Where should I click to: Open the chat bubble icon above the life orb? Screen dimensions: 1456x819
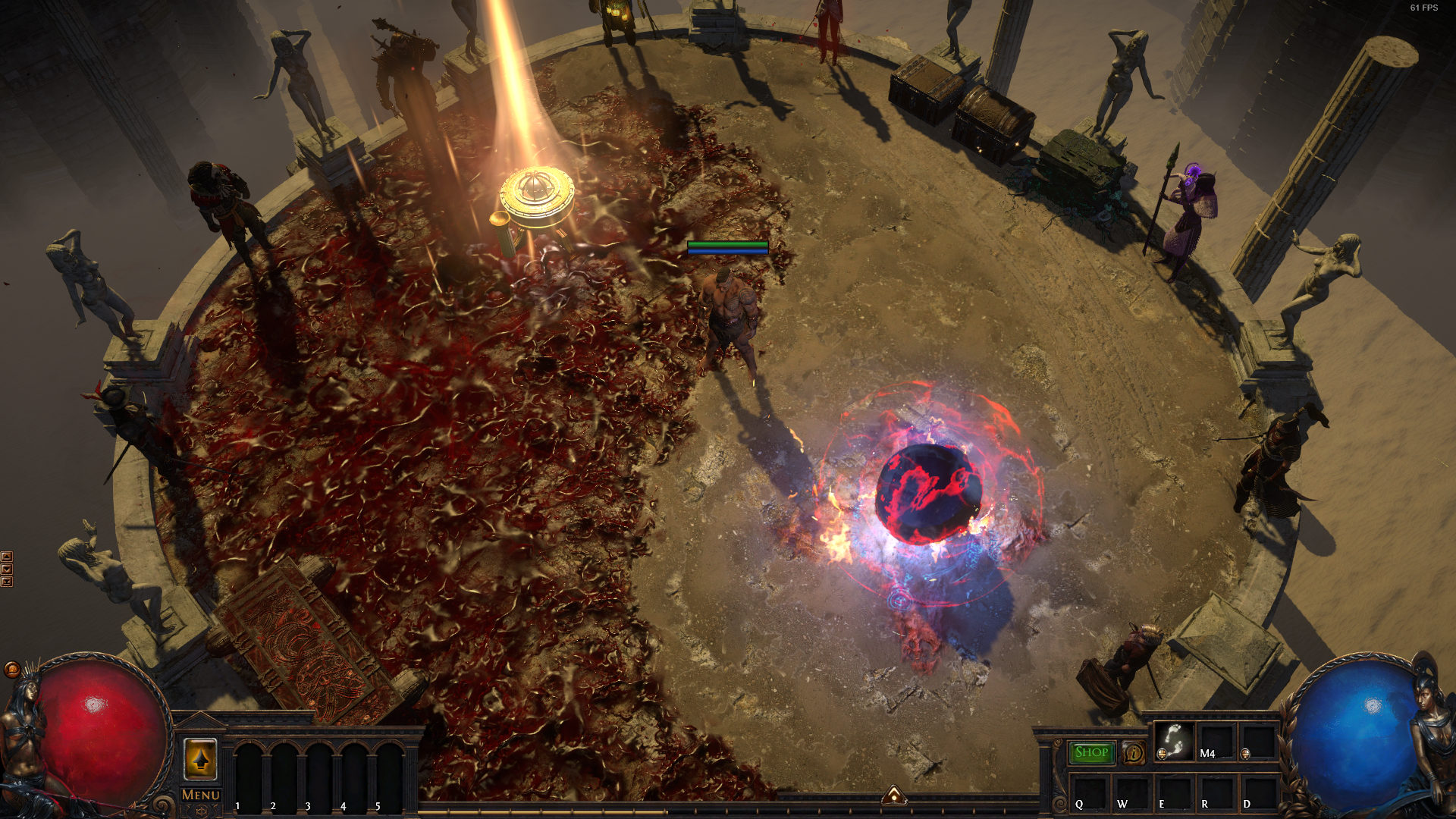(x=11, y=670)
